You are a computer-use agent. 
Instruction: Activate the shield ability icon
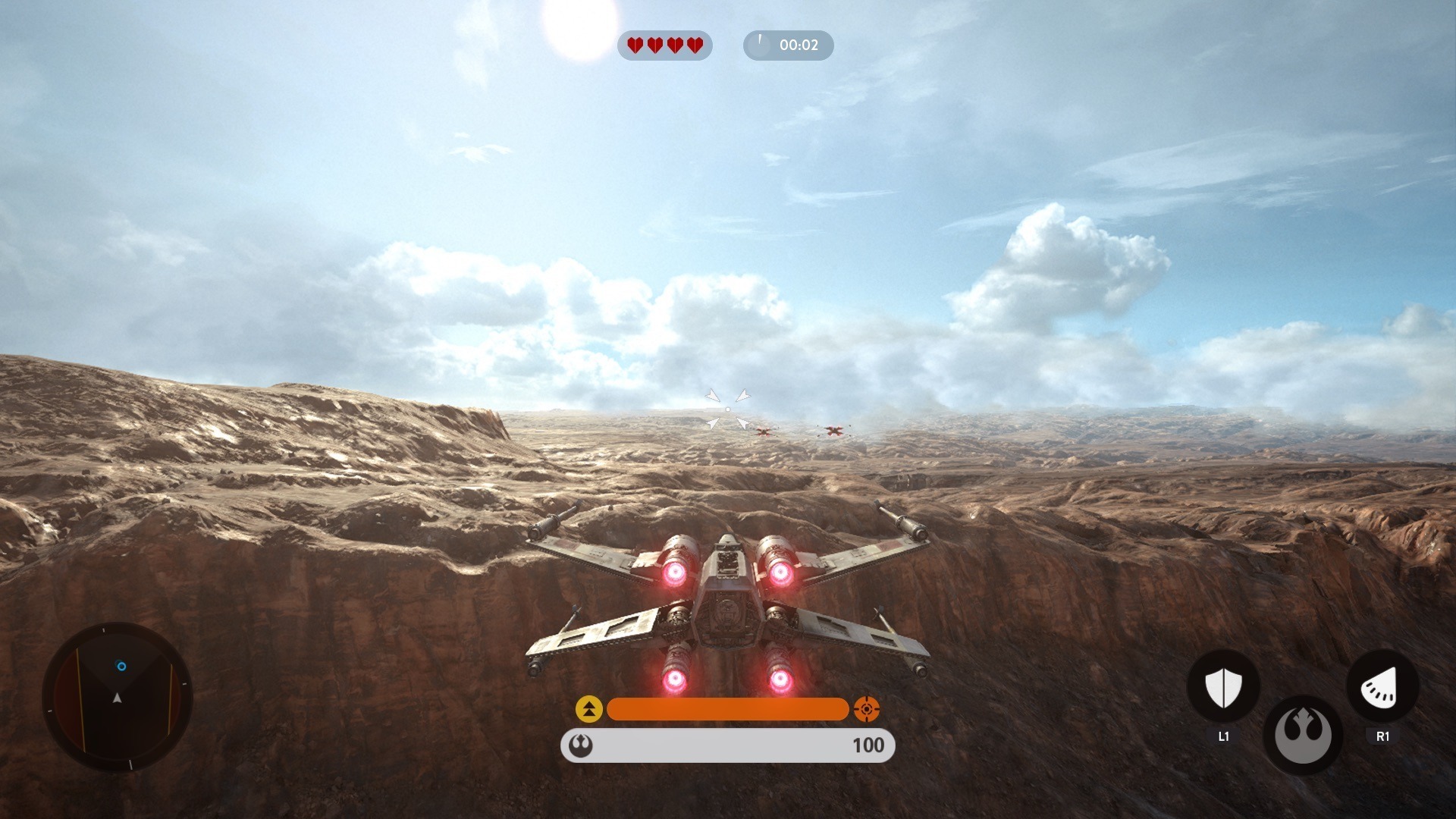[x=1223, y=688]
